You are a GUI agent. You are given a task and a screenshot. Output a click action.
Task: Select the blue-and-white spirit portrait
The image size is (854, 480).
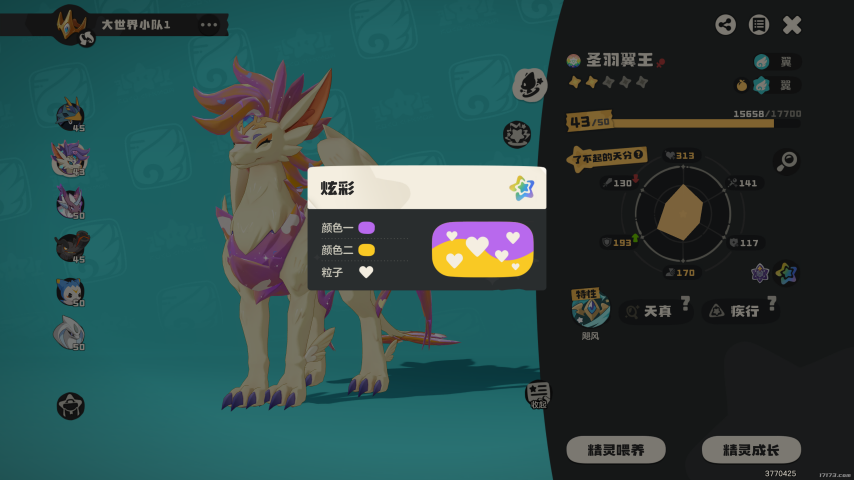coord(70,290)
